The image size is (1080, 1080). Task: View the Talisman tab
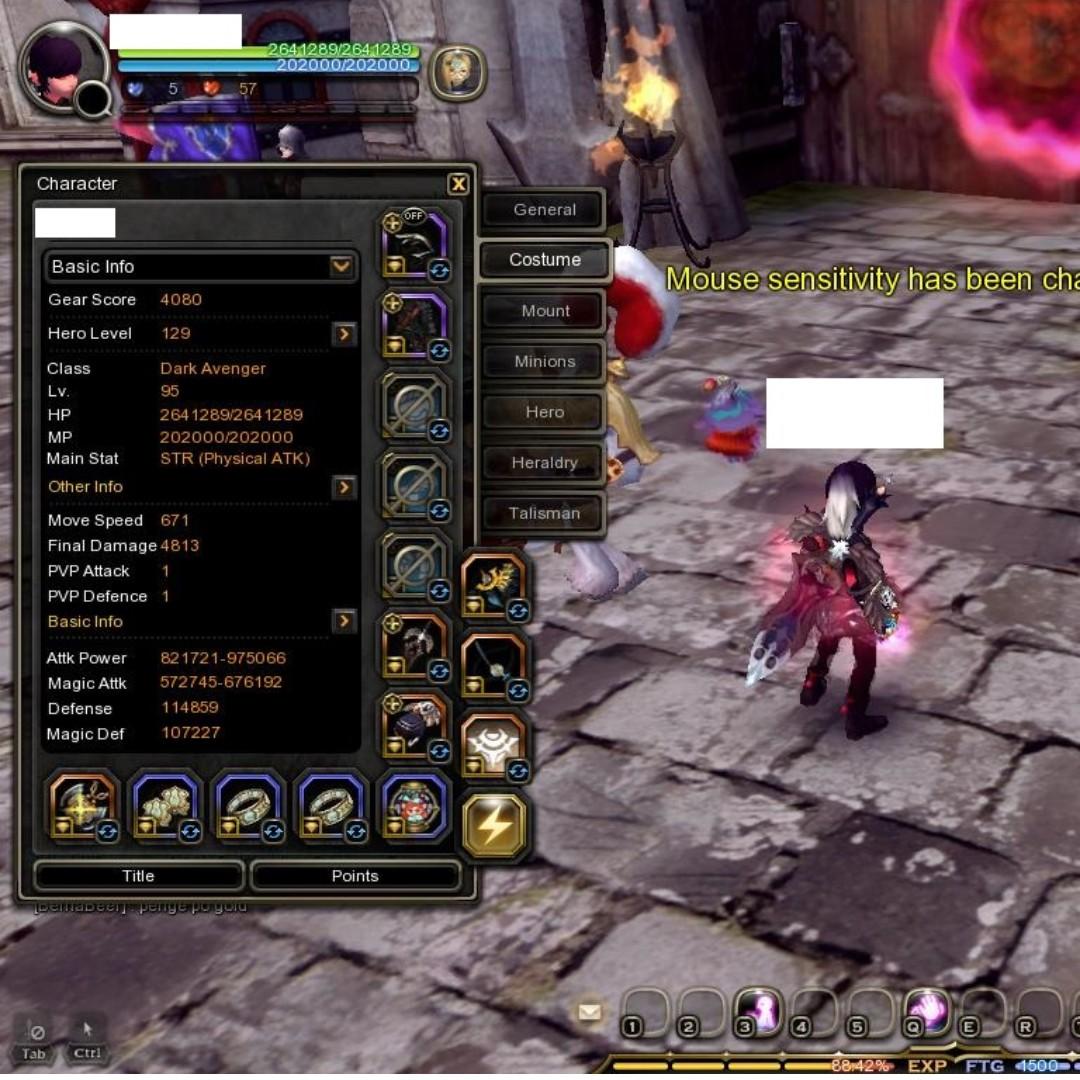(544, 514)
